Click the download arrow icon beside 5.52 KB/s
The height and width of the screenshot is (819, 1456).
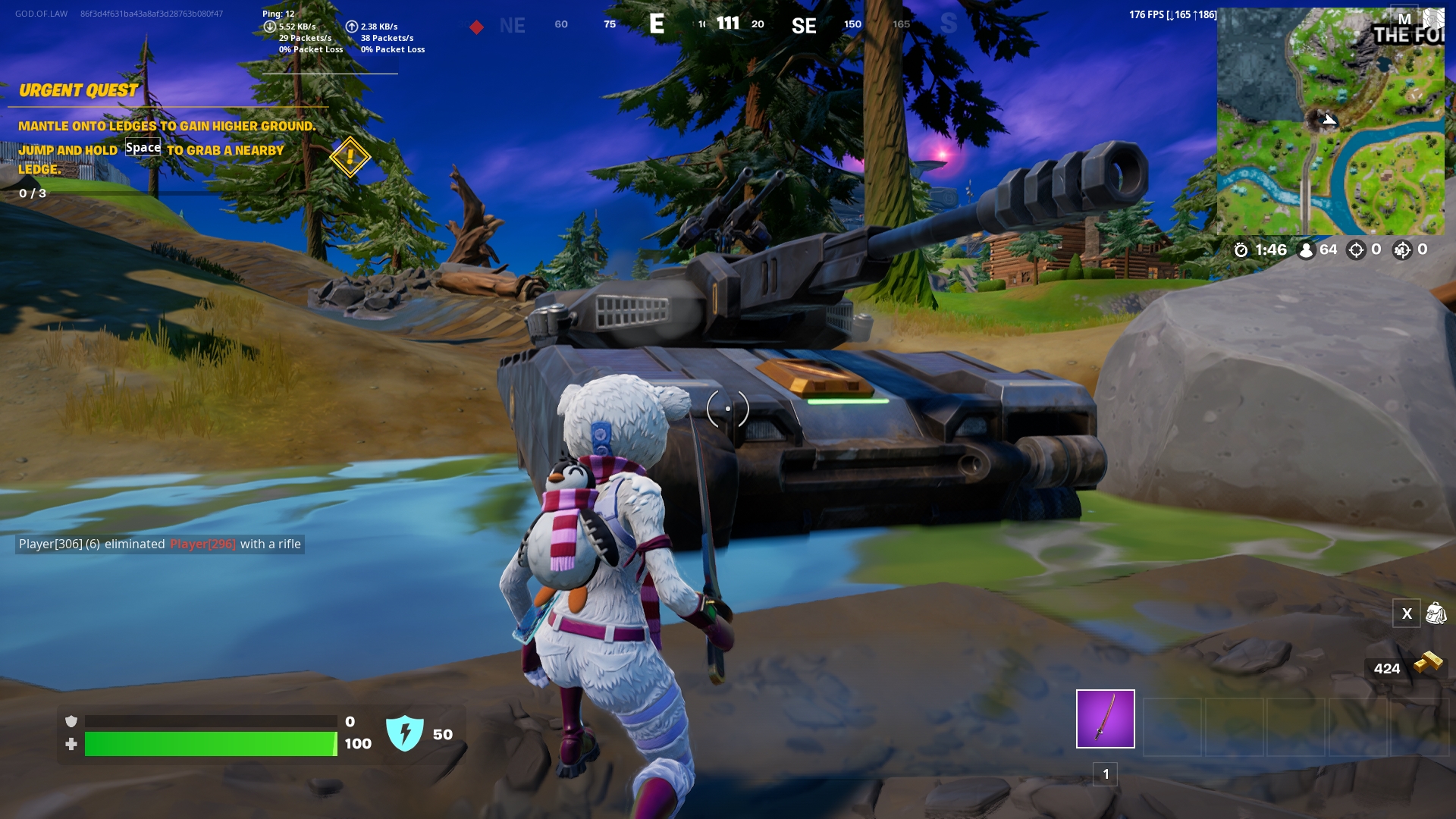click(269, 26)
